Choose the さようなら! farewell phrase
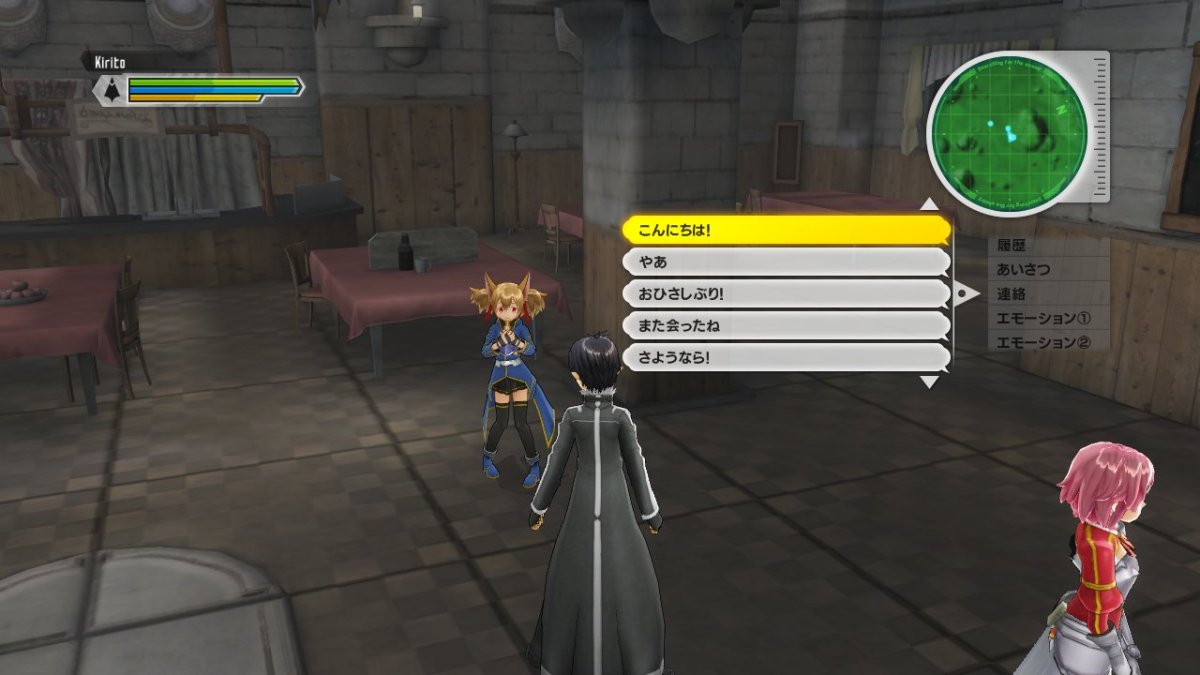Screen dimensions: 1200x675 785,357
